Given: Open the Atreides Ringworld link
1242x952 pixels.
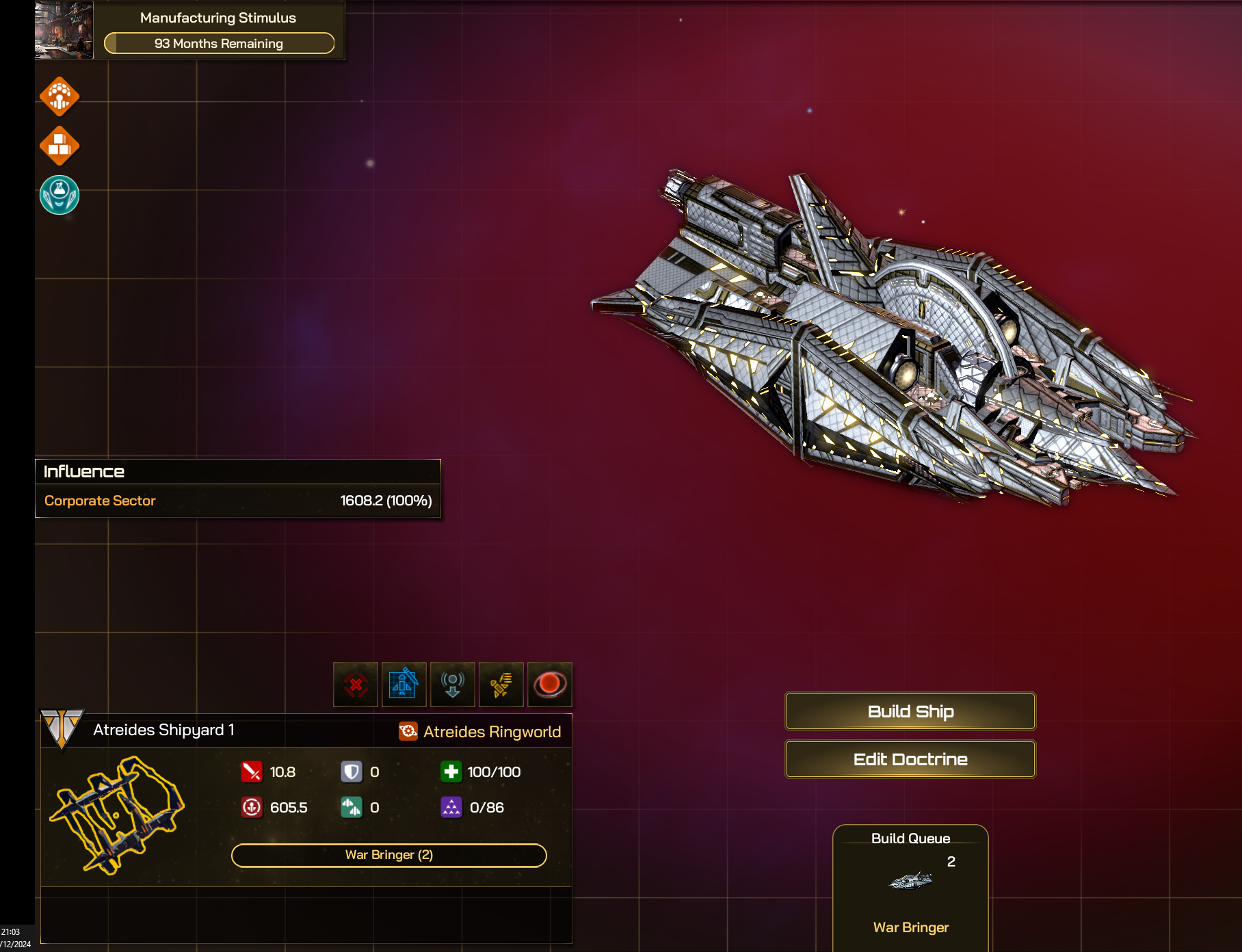Looking at the screenshot, I should (x=492, y=732).
